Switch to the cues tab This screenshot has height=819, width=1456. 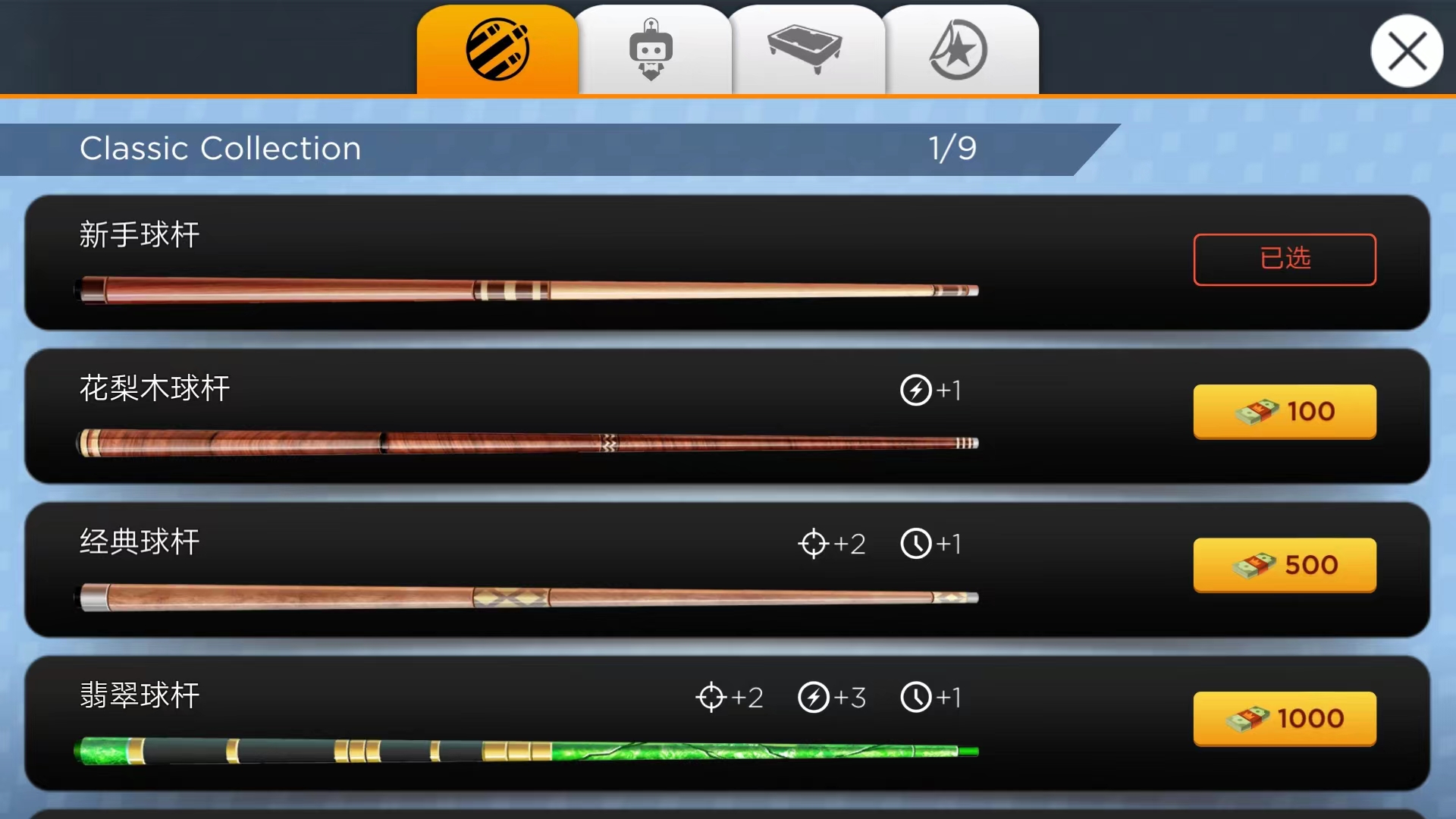497,50
